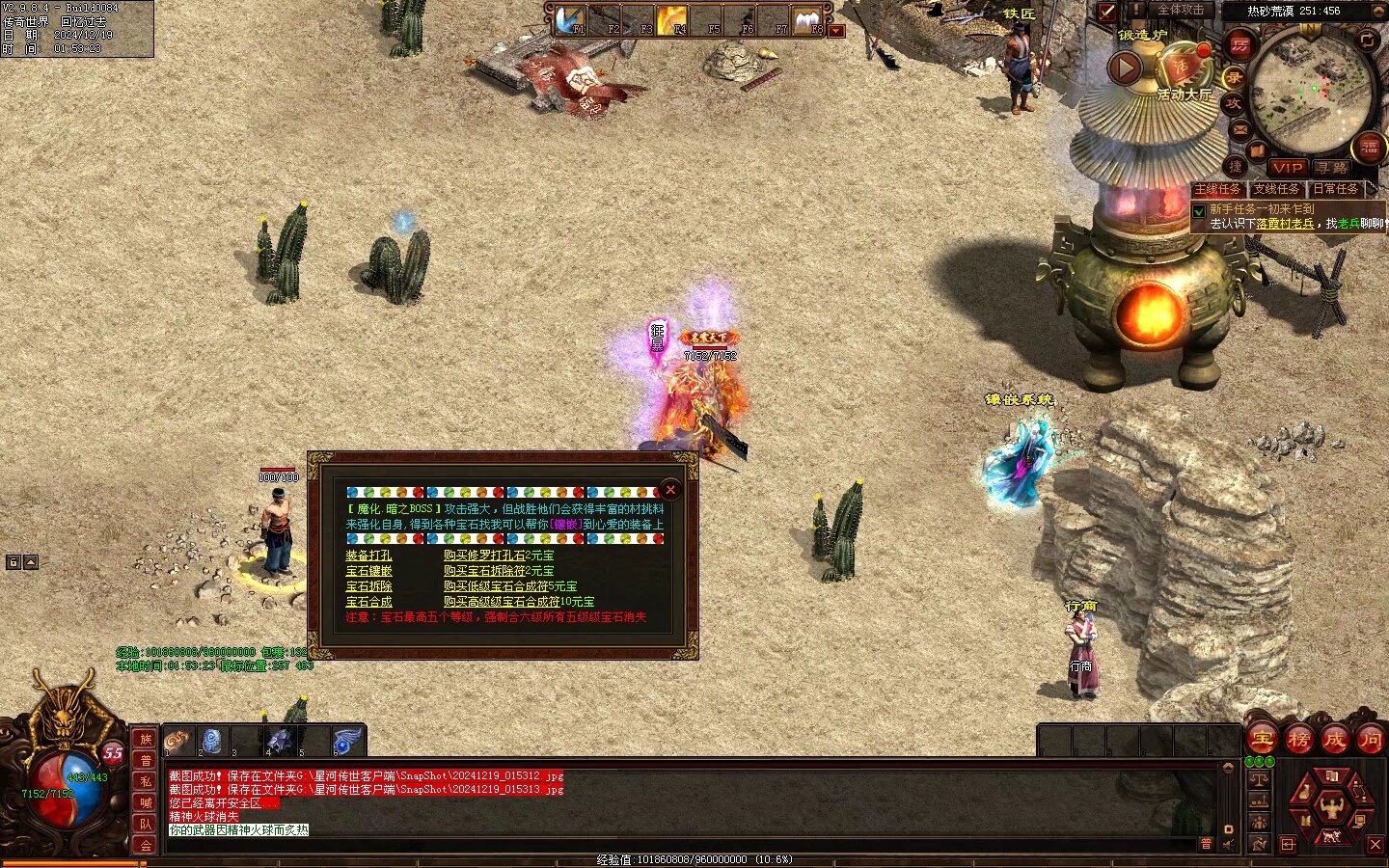Switch to the 日常任务 daily quest tab

pyautogui.click(x=1335, y=189)
